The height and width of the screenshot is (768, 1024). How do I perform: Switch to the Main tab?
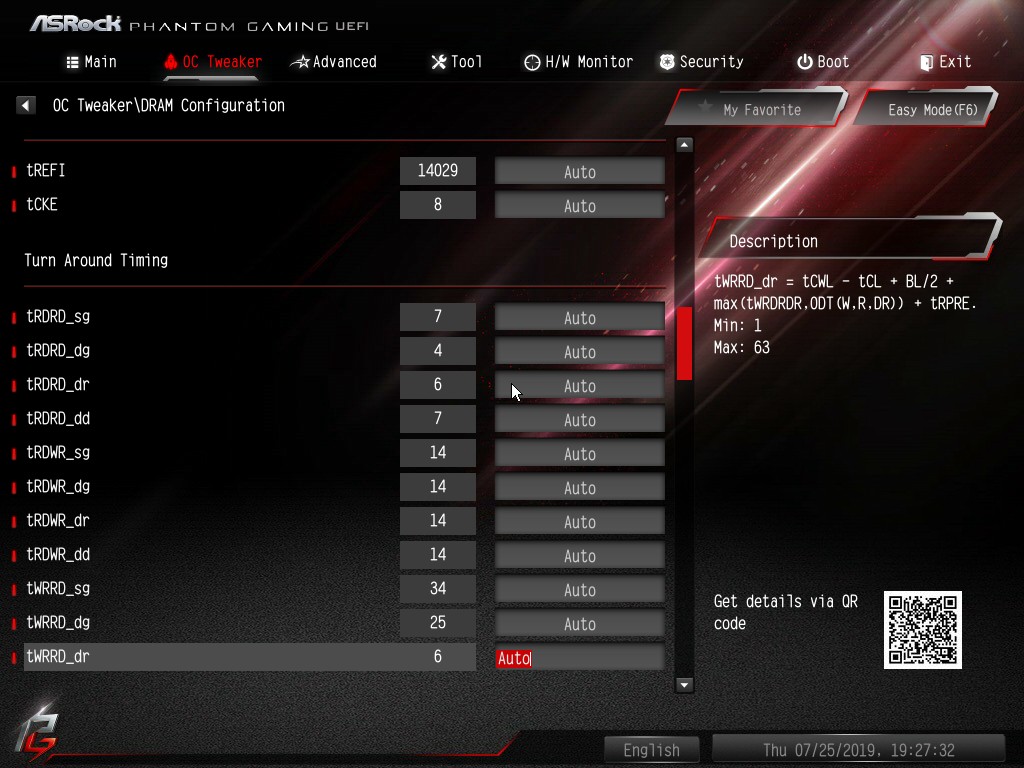click(91, 62)
